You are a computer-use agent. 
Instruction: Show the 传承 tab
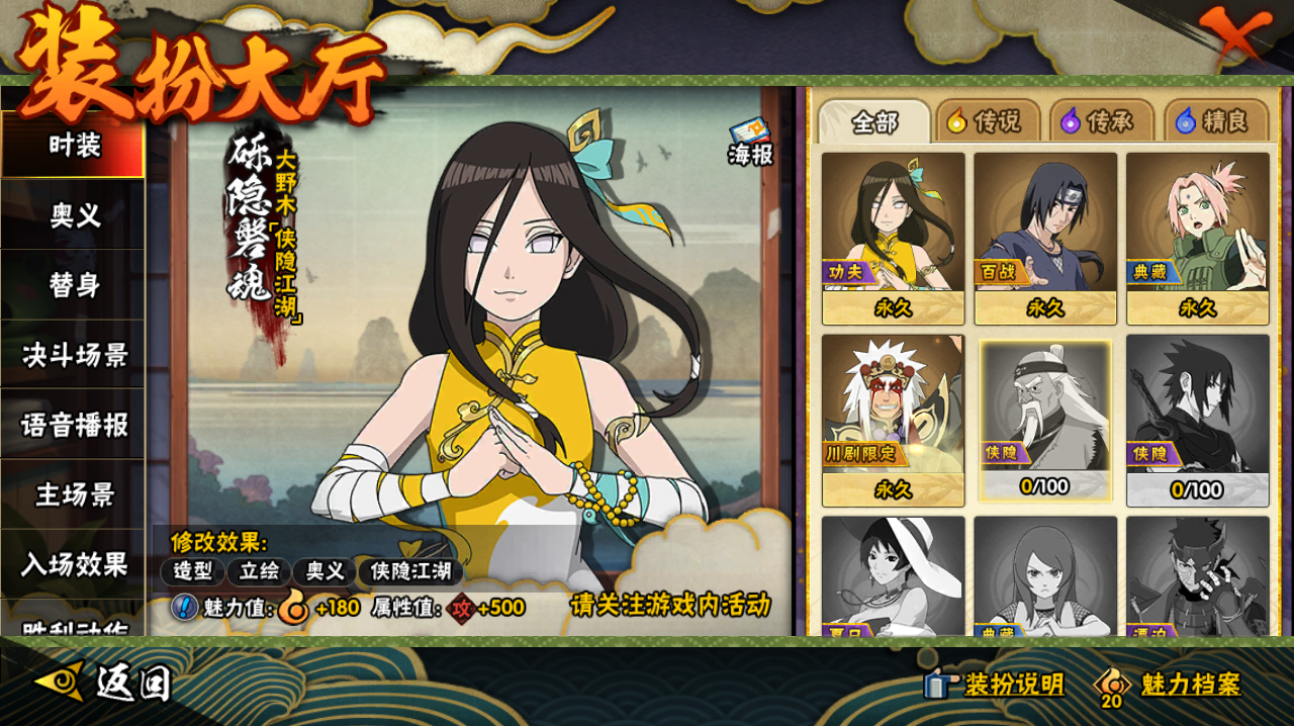[1101, 122]
